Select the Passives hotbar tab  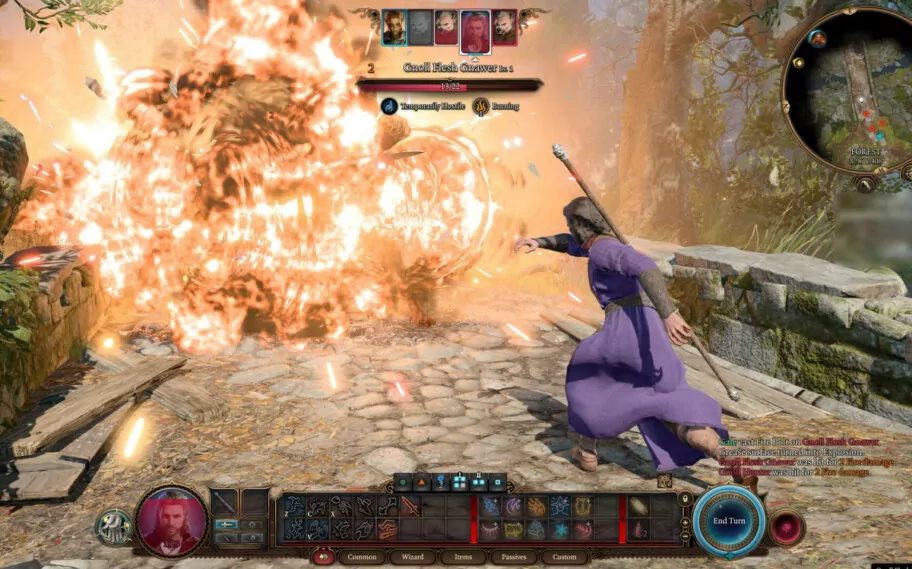tap(514, 557)
